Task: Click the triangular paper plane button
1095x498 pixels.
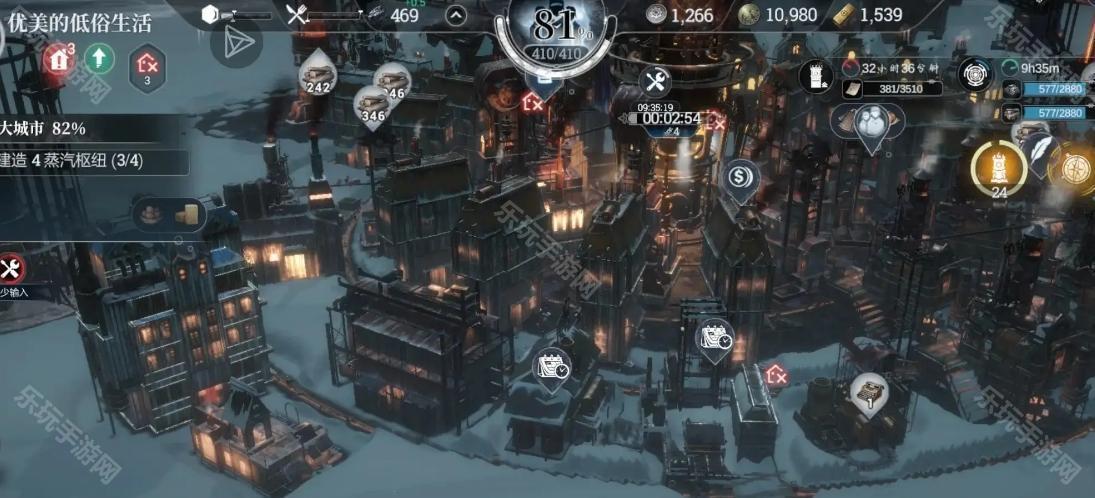Action: 236,42
